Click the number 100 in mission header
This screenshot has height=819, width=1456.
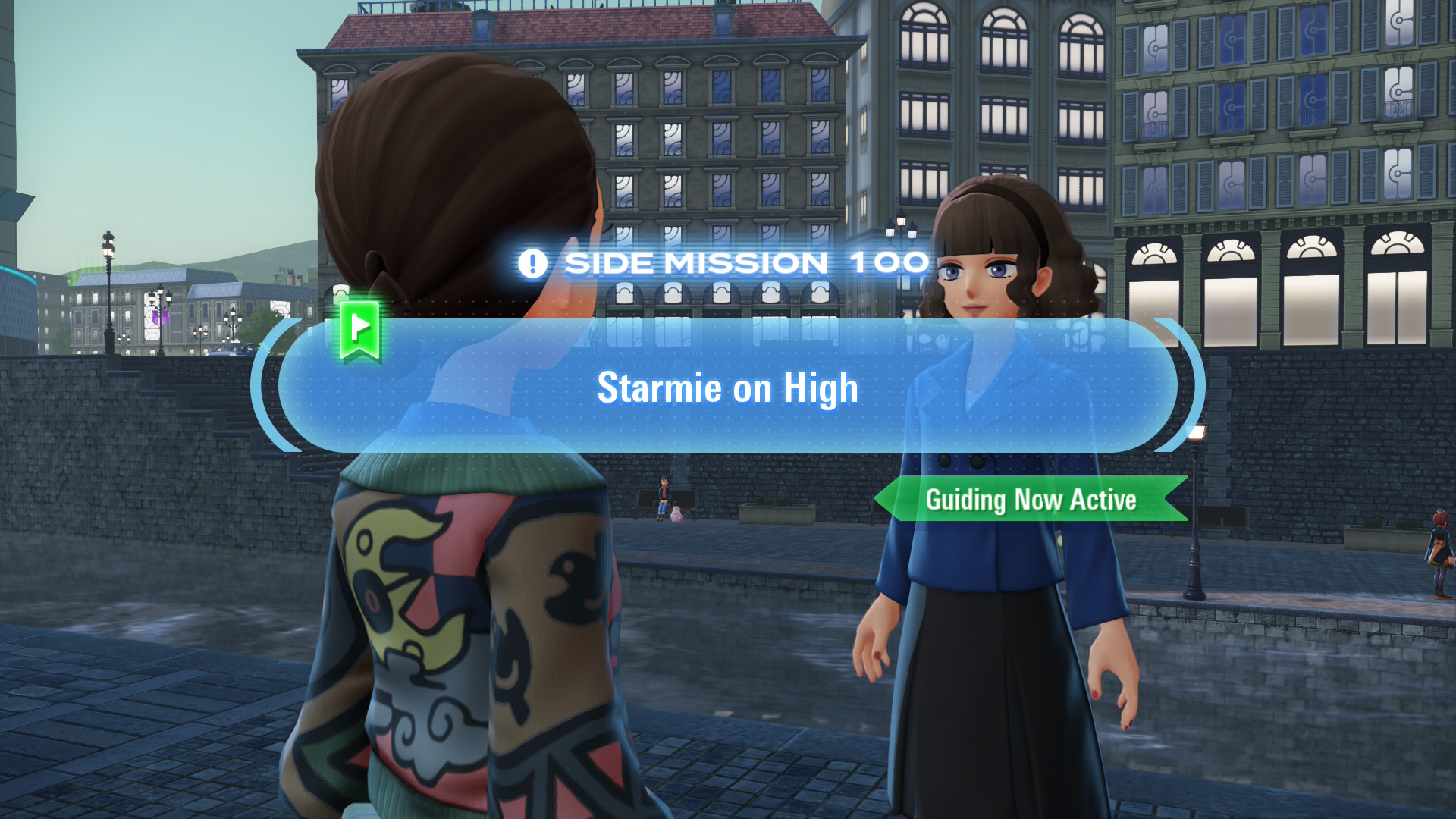coord(887,262)
